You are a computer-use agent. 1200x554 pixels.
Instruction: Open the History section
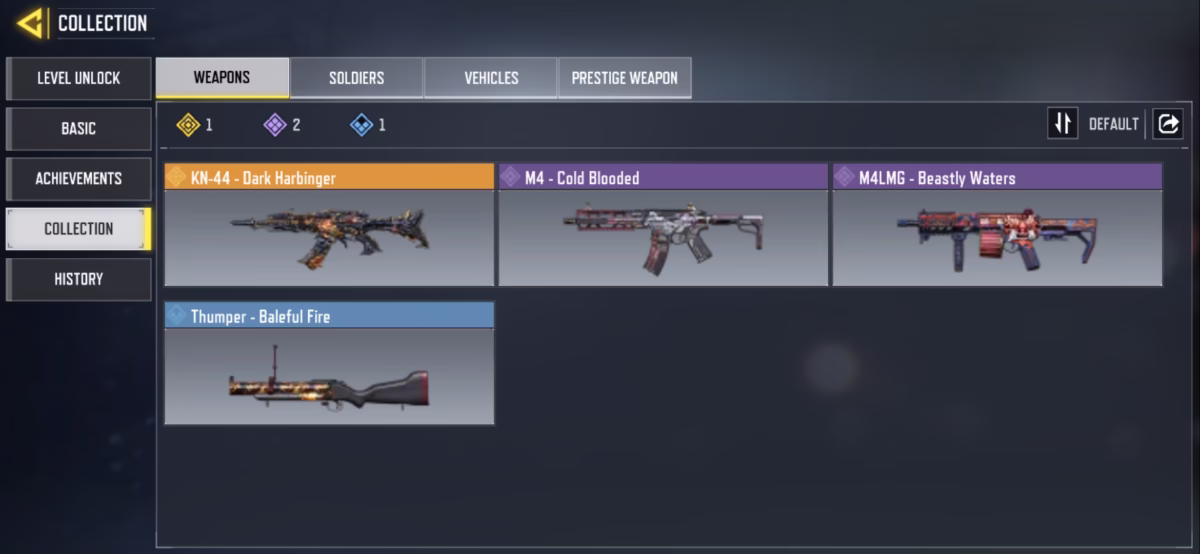(x=79, y=279)
